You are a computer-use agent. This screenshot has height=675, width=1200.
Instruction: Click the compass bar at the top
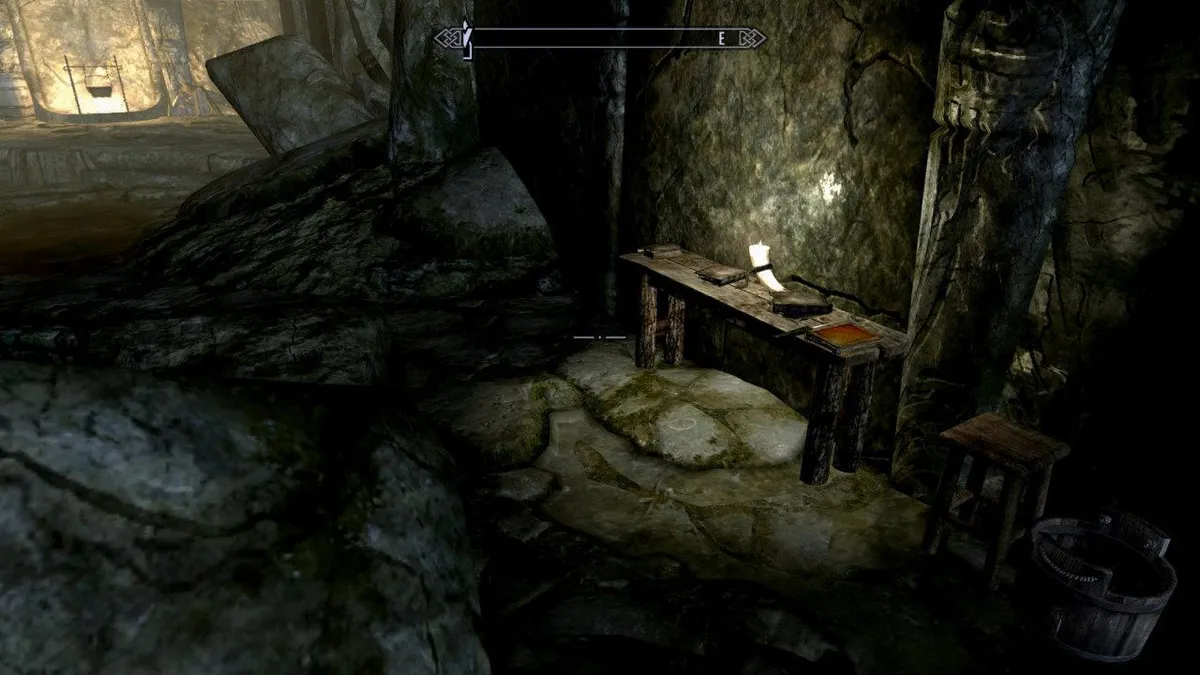(600, 38)
